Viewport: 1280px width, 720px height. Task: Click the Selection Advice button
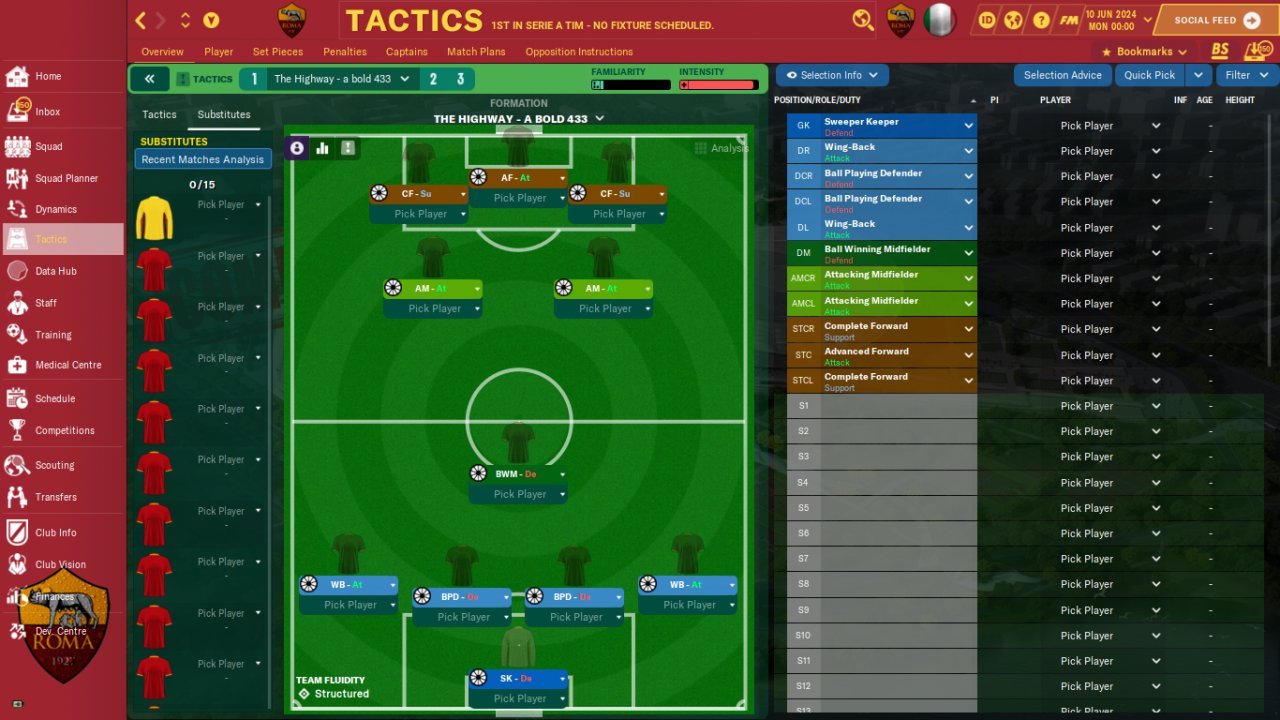(1062, 75)
